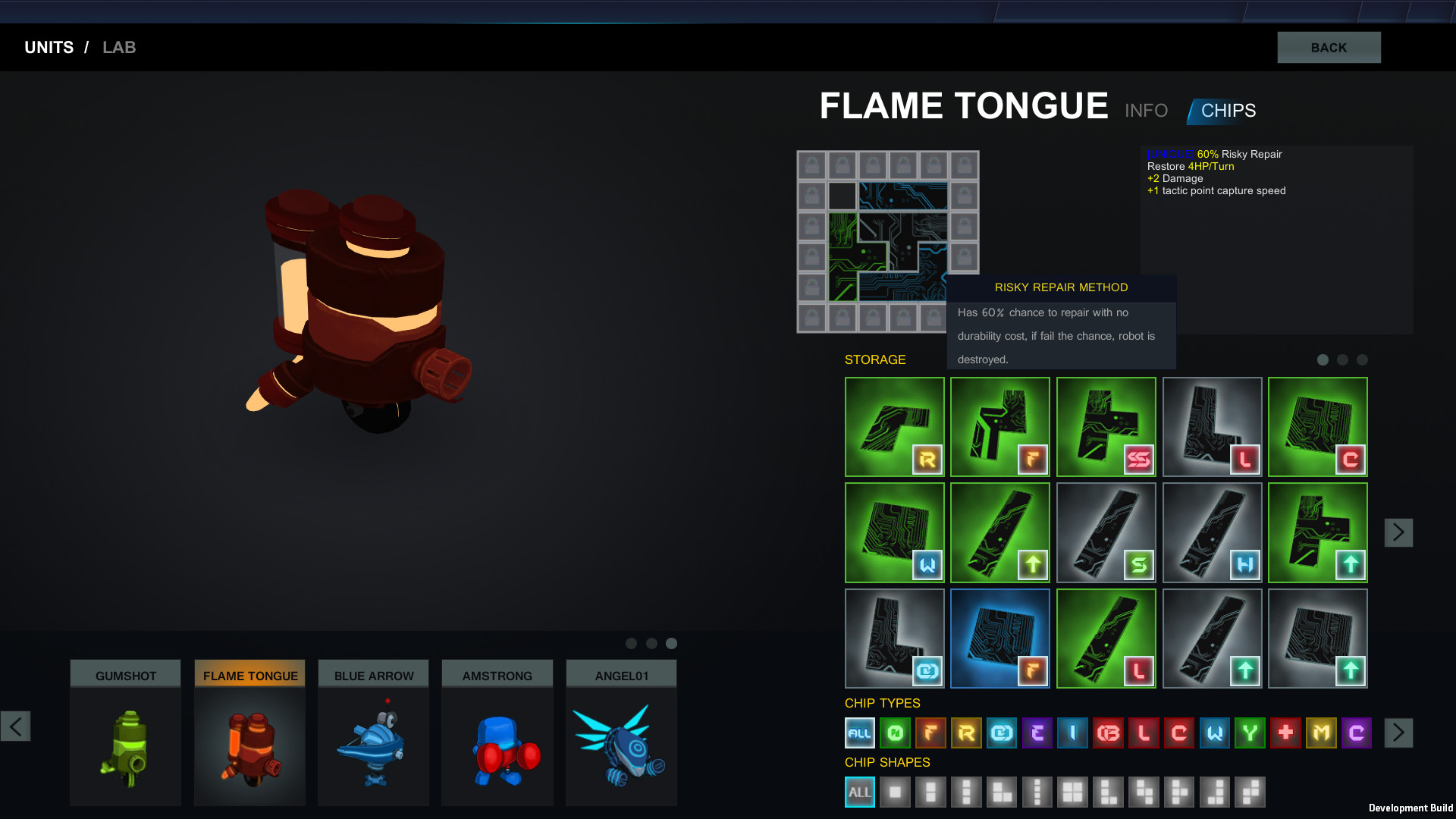Switch to the INFO tab
1456x819 pixels.
coord(1146,110)
